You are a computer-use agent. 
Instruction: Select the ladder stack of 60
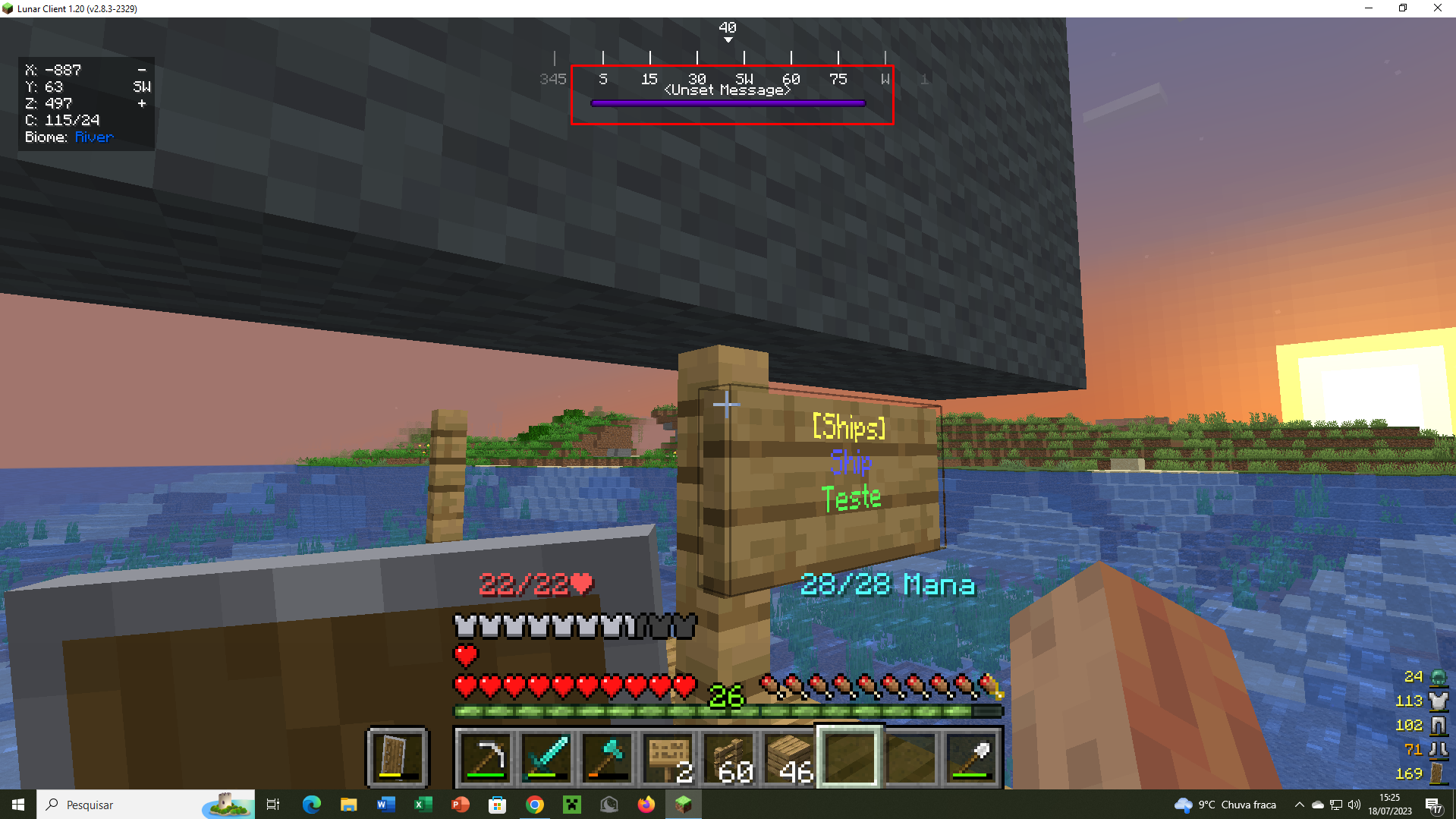(x=728, y=757)
